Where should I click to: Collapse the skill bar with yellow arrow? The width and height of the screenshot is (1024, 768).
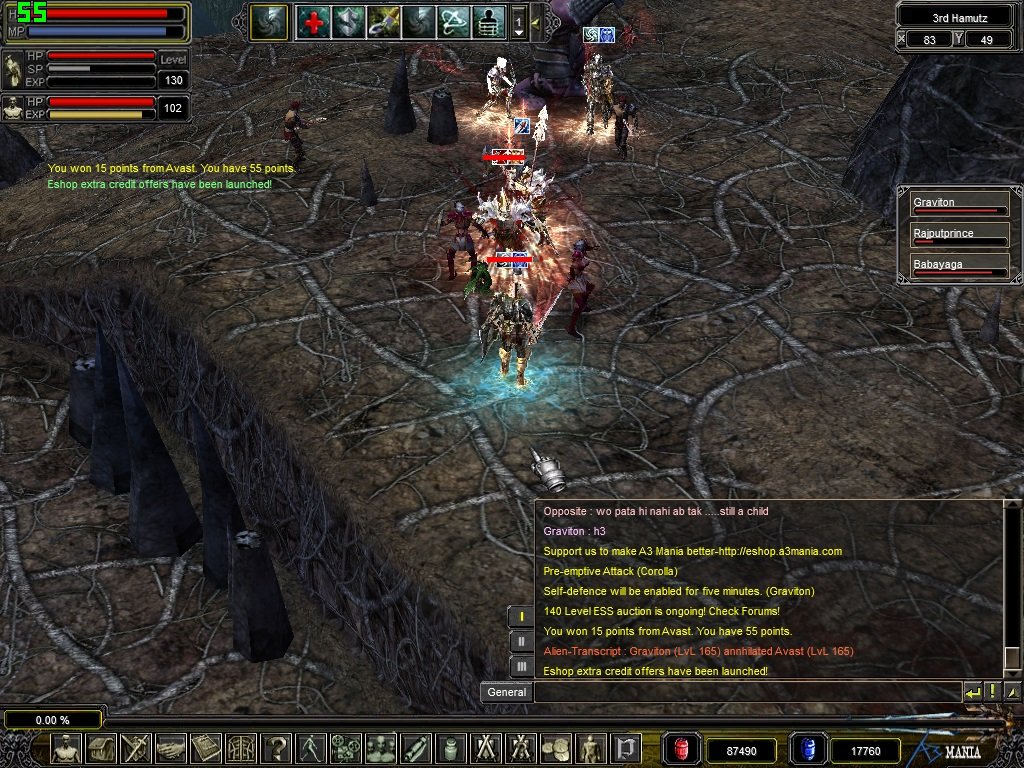[536, 22]
